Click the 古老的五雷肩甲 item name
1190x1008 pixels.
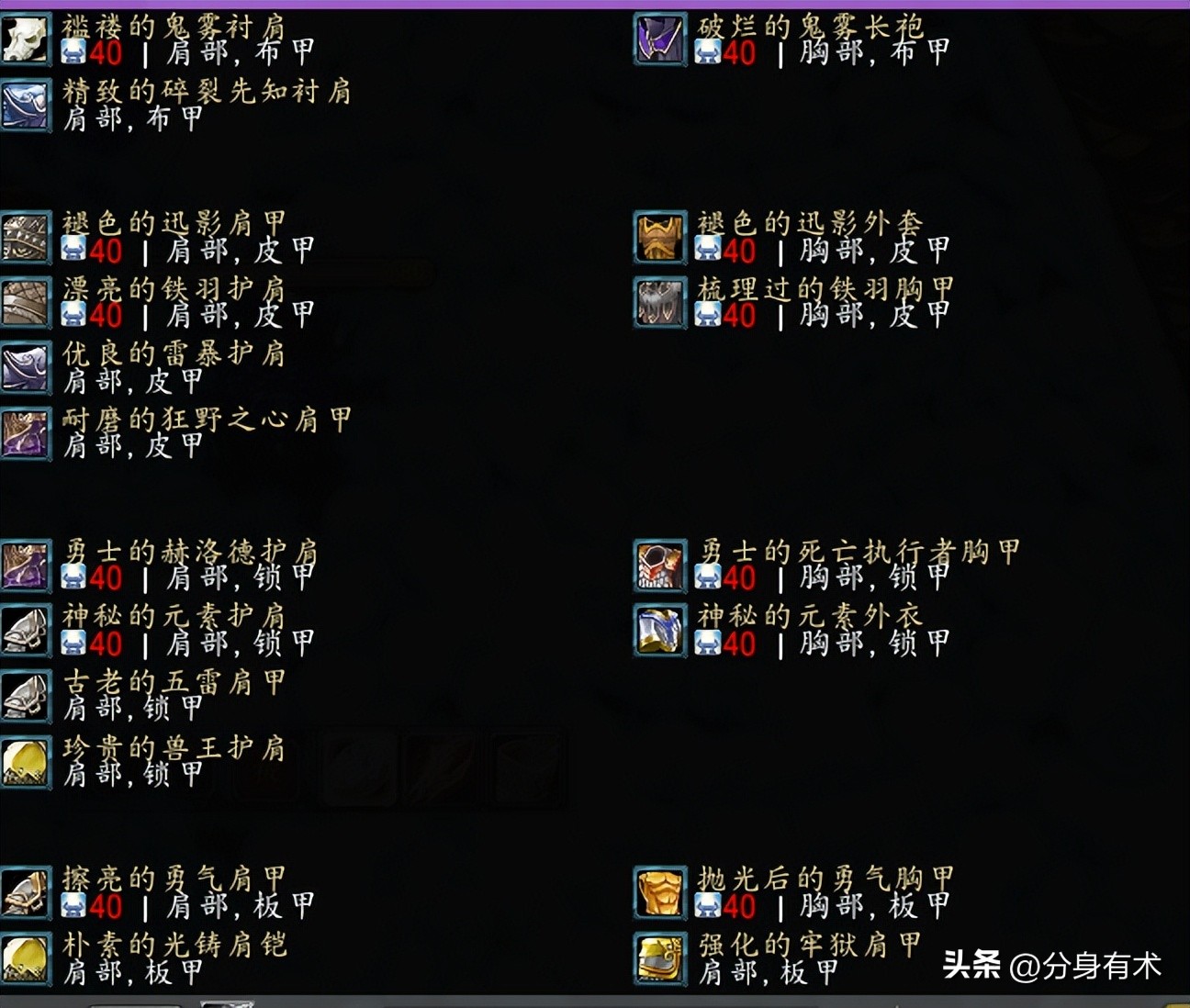(174, 682)
